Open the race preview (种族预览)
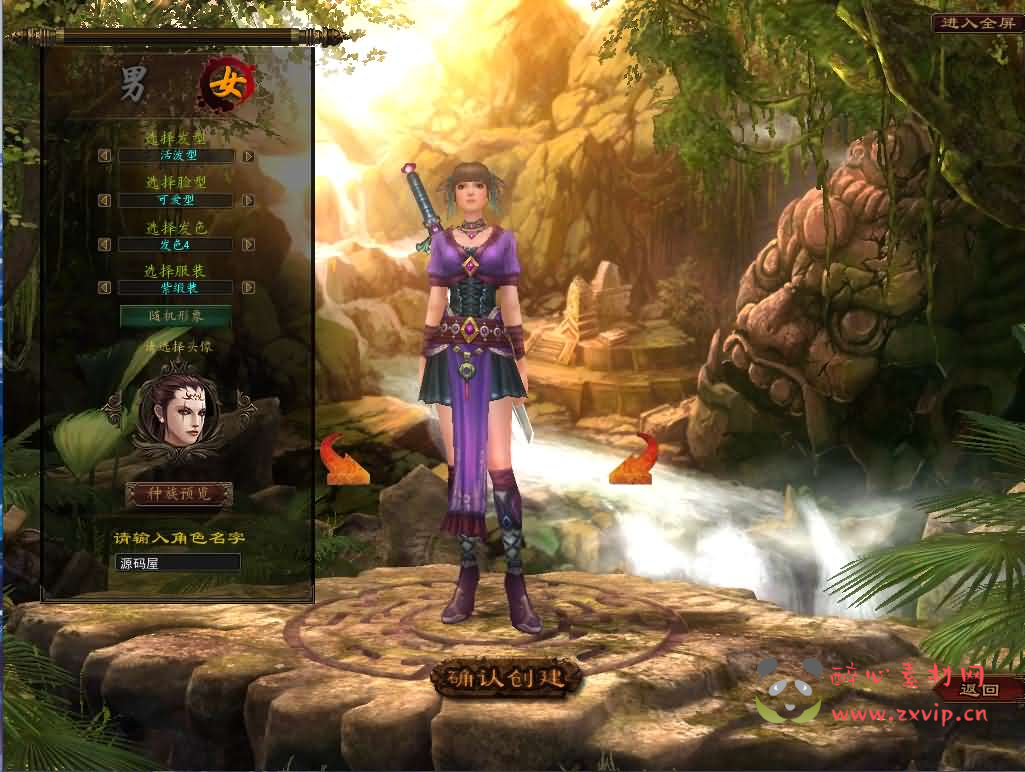This screenshot has width=1025, height=772. point(179,494)
